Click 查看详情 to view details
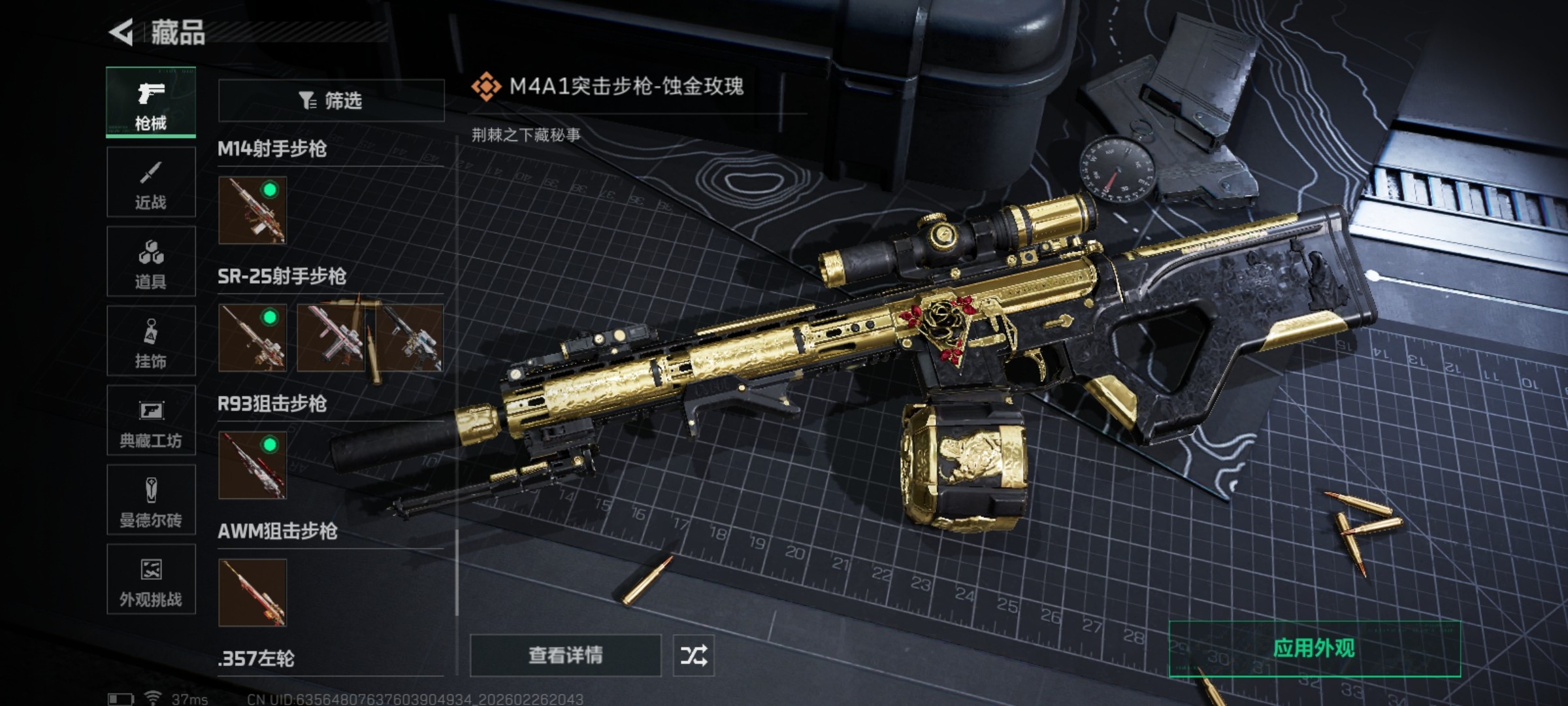Screen dimensions: 1568x706 point(566,655)
